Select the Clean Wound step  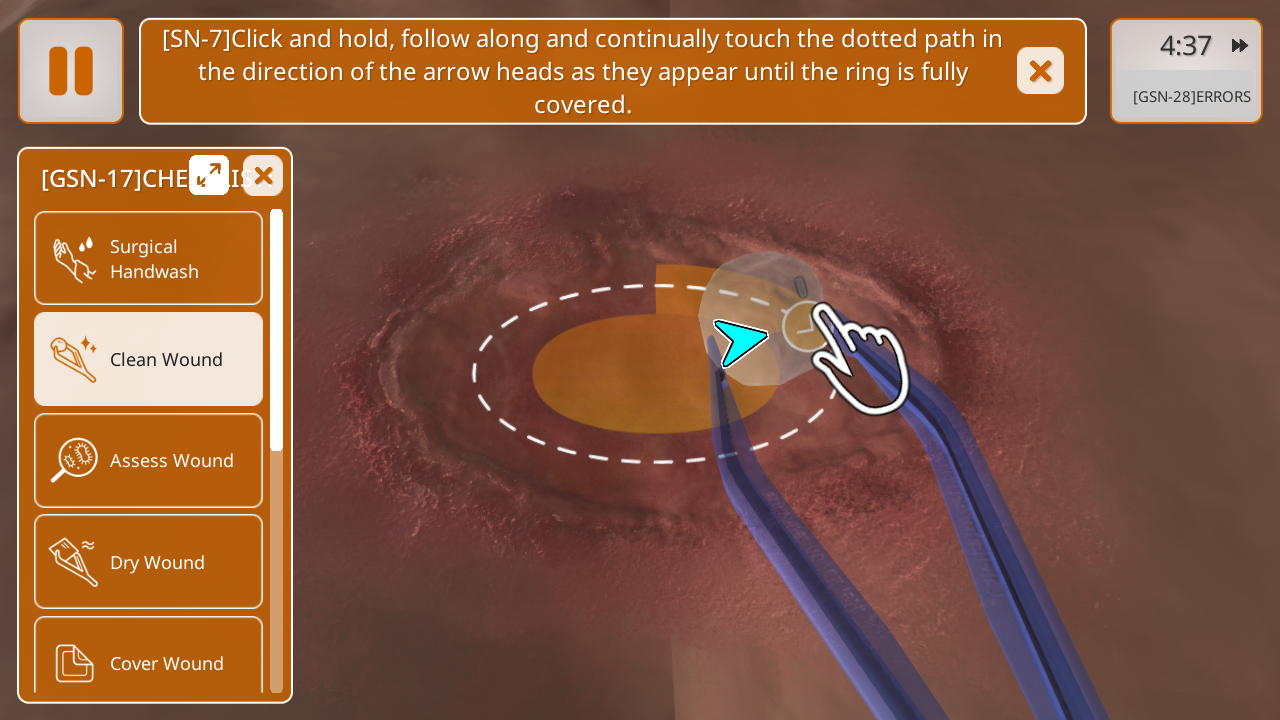149,359
